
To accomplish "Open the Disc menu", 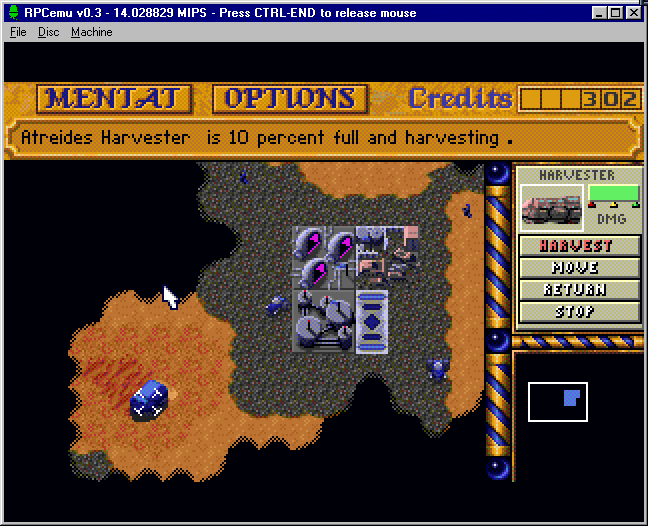I will coord(49,32).
